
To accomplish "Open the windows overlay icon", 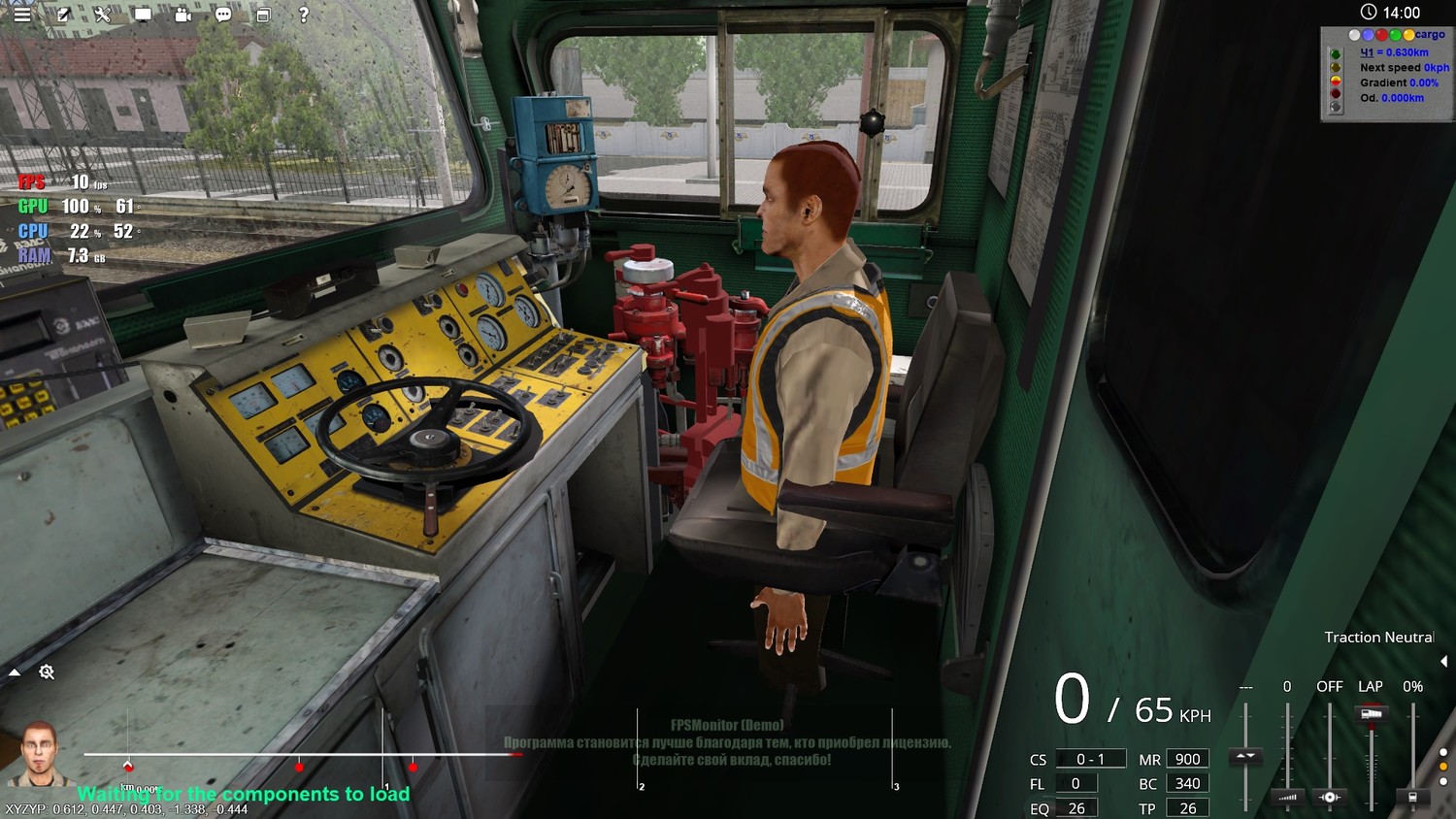I will 263,15.
